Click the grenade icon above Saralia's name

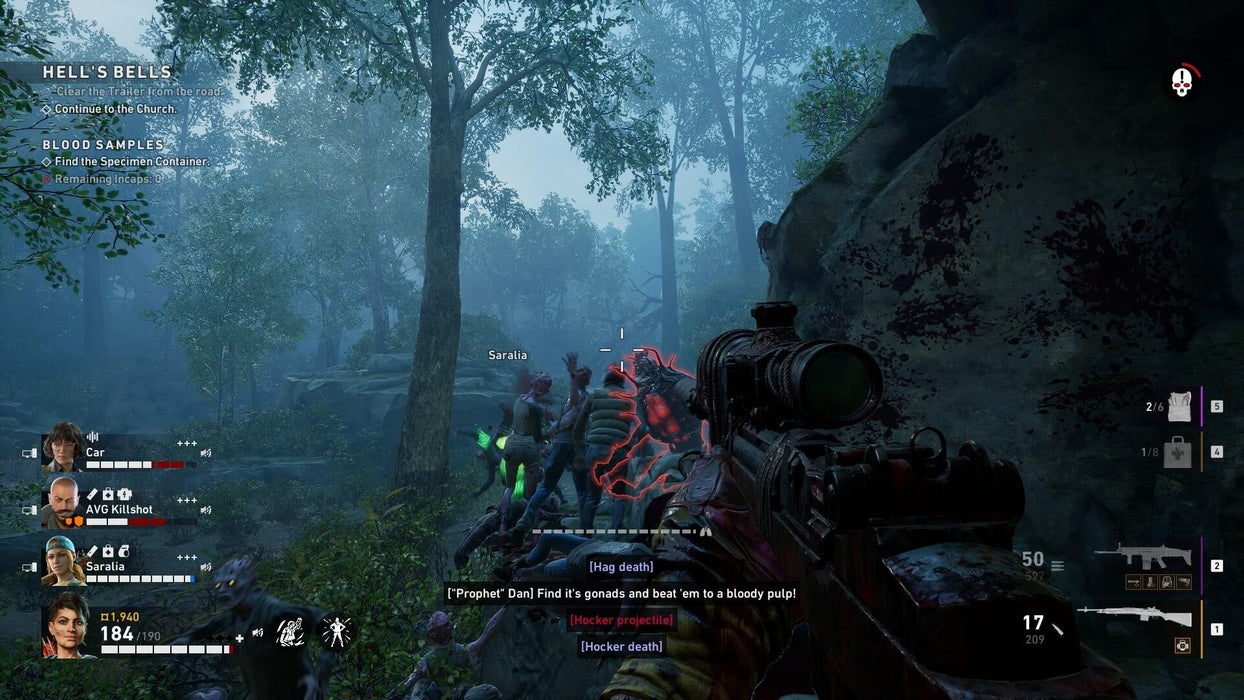123,551
